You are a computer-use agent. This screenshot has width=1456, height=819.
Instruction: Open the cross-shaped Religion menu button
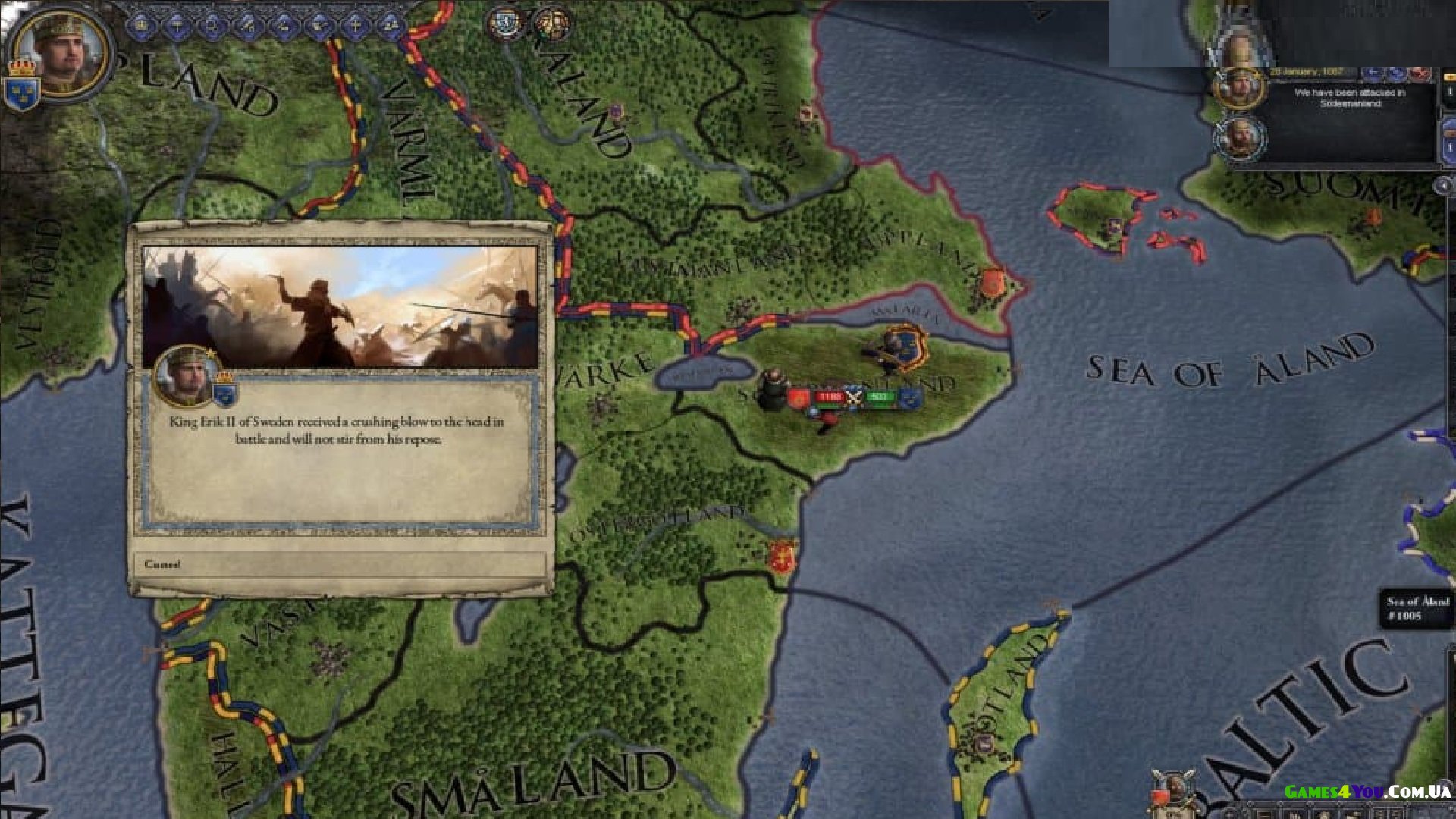point(355,27)
